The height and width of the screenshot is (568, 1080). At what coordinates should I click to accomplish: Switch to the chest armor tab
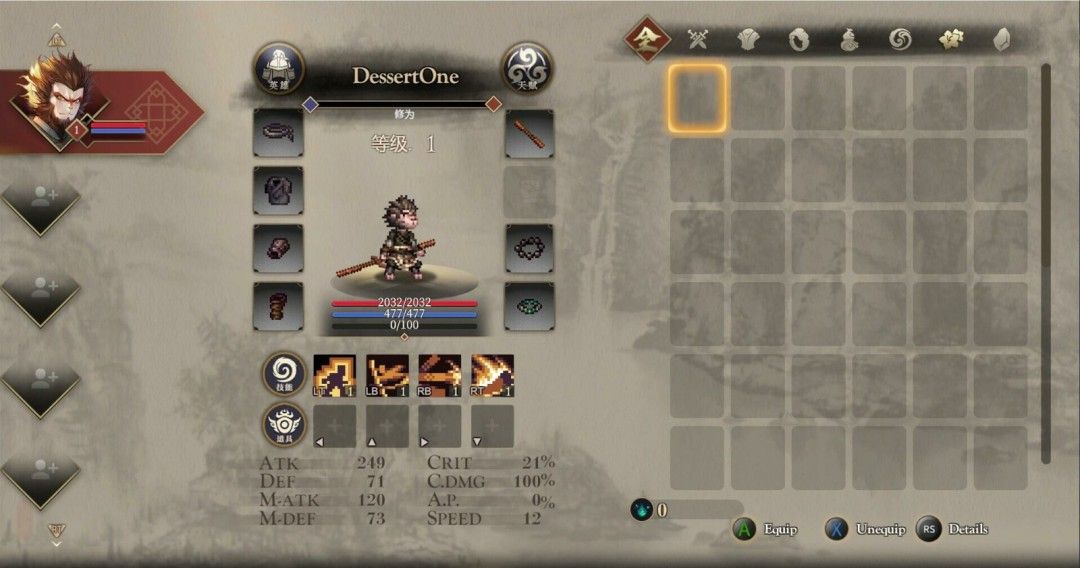[x=749, y=40]
